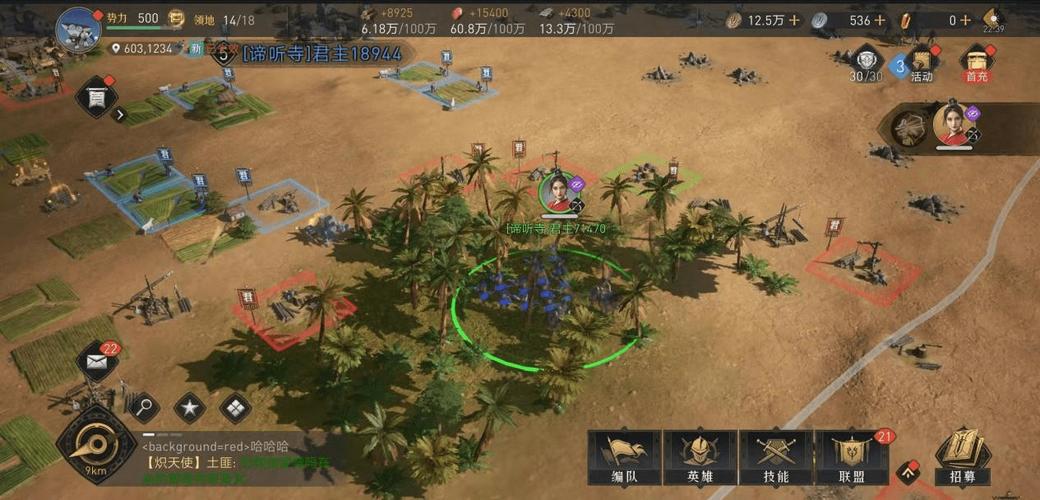
Task: Click the four-diamond map layers button
Action: pyautogui.click(x=234, y=407)
